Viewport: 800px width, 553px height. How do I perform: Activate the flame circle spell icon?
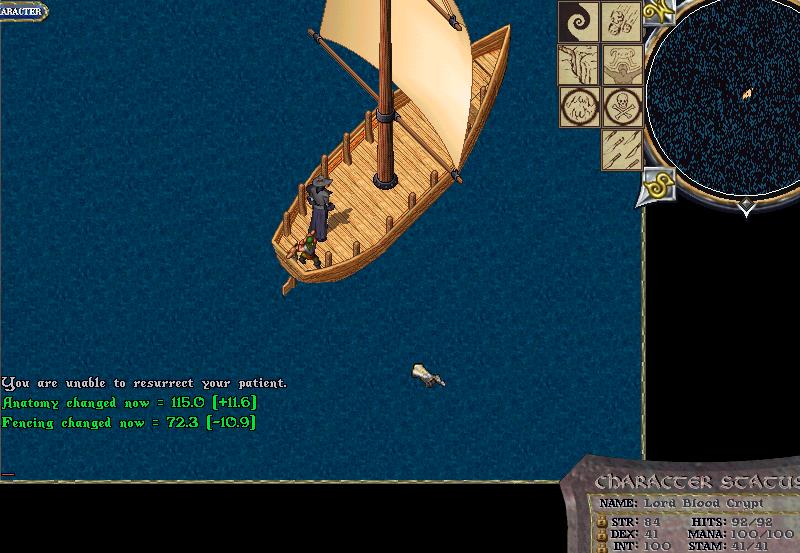coord(578,106)
